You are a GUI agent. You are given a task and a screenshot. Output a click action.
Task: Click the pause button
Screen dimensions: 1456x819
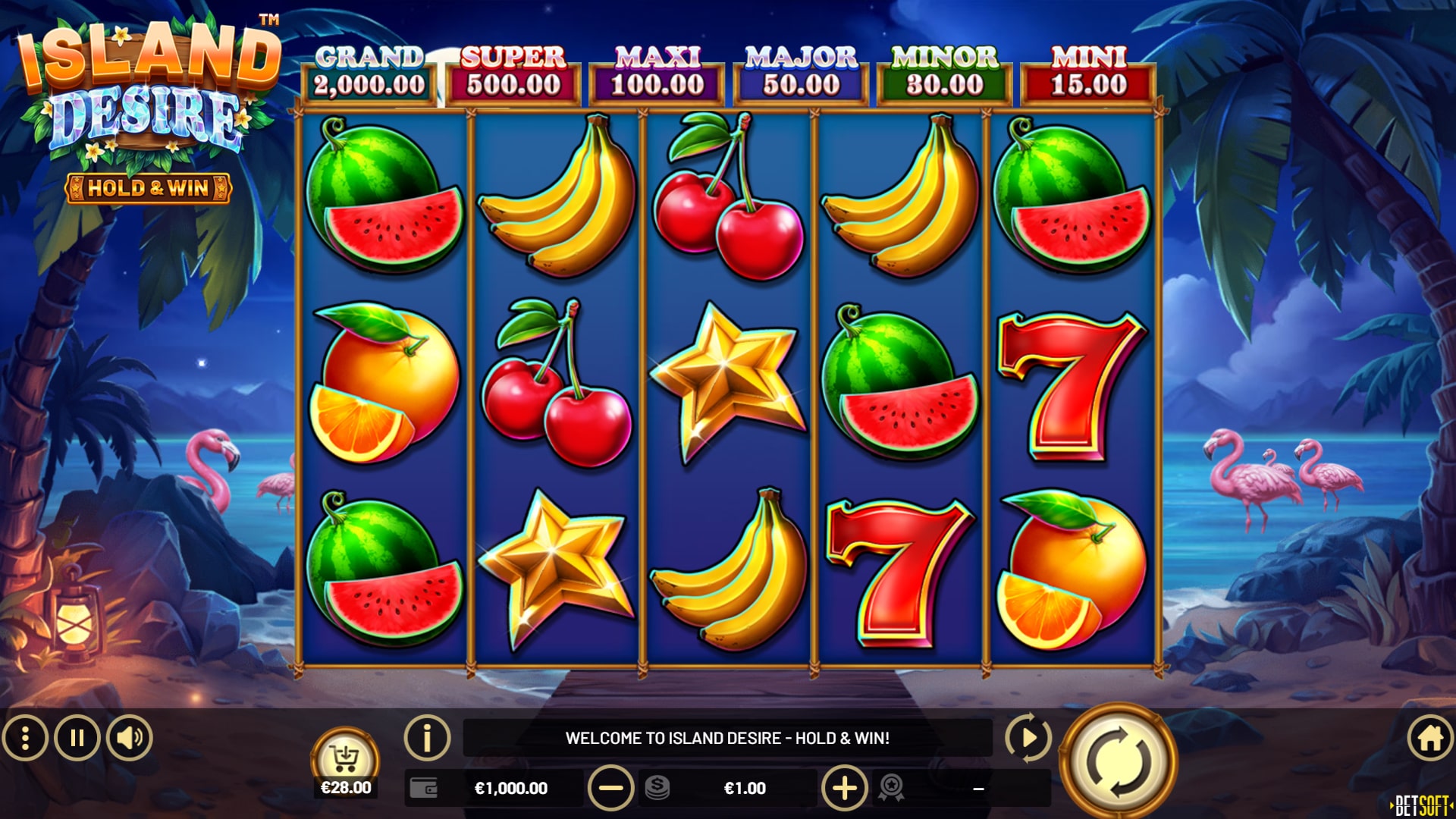[77, 738]
